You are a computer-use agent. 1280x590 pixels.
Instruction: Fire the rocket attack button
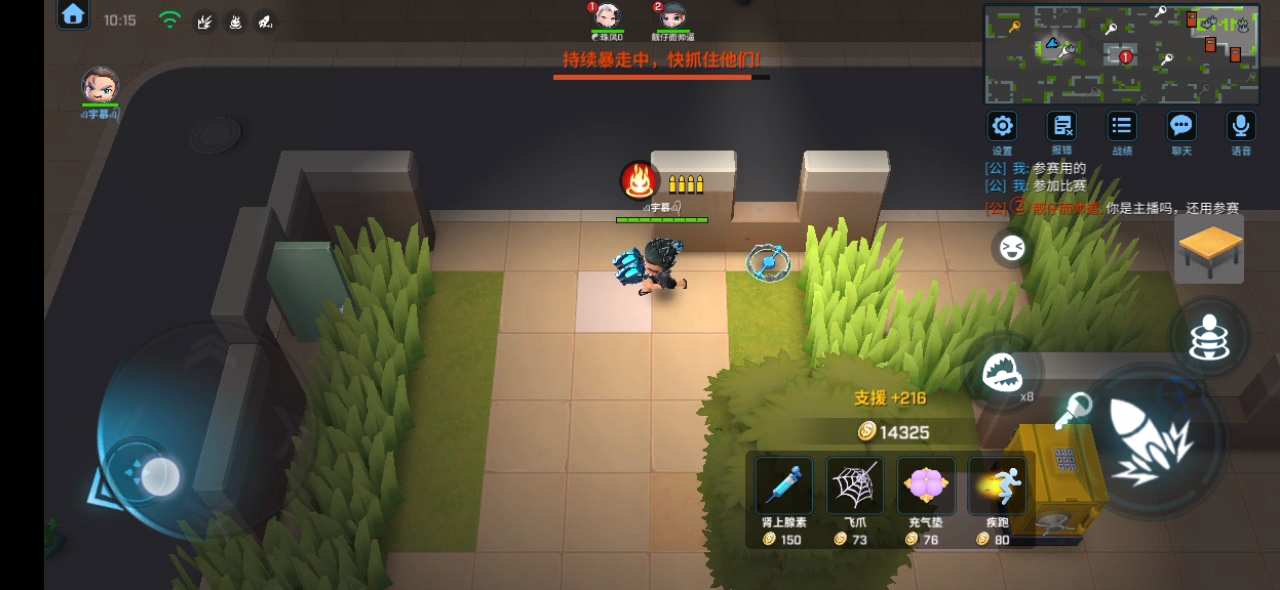point(1152,441)
